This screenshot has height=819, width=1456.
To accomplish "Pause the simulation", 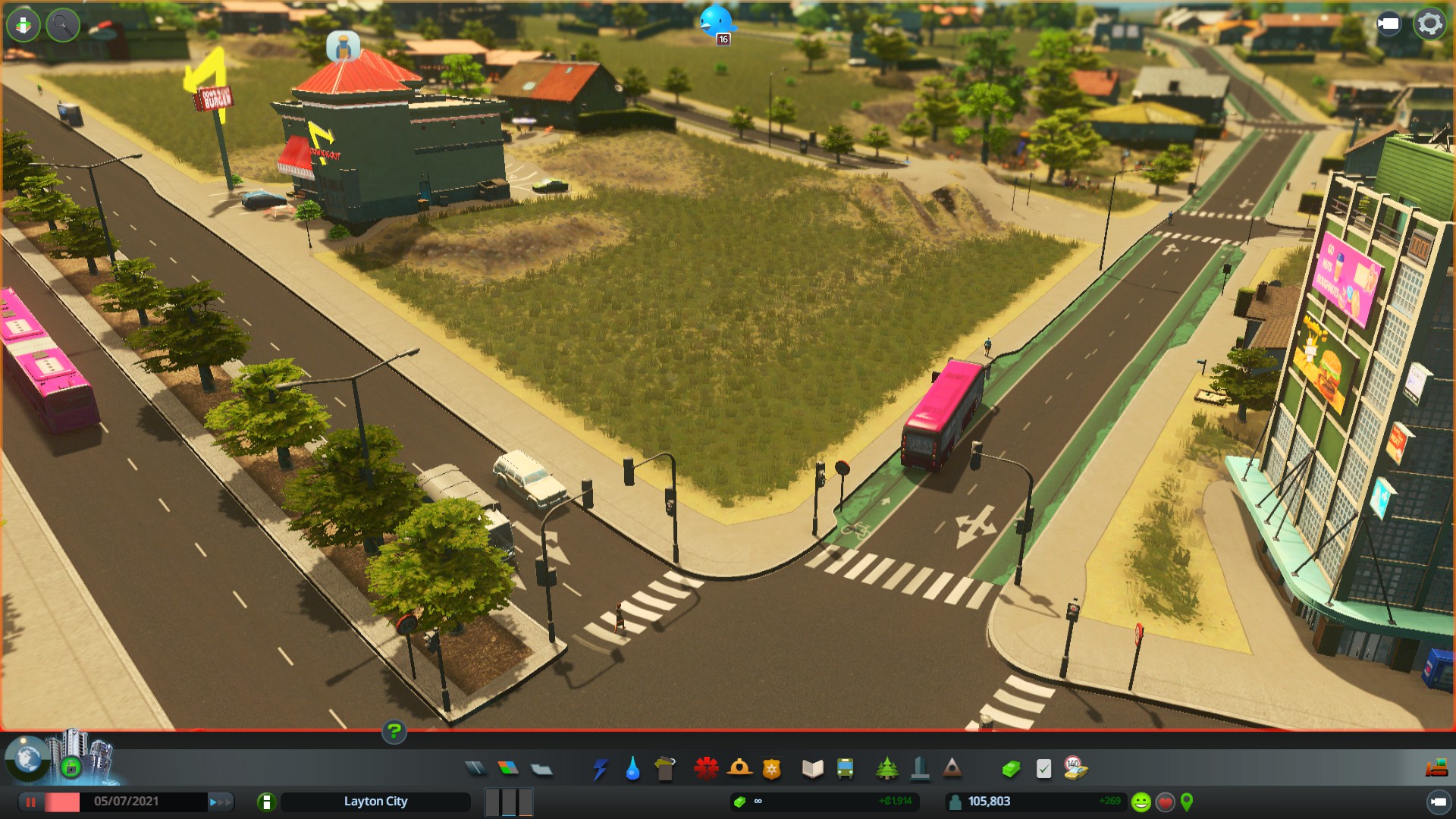I will click(31, 802).
